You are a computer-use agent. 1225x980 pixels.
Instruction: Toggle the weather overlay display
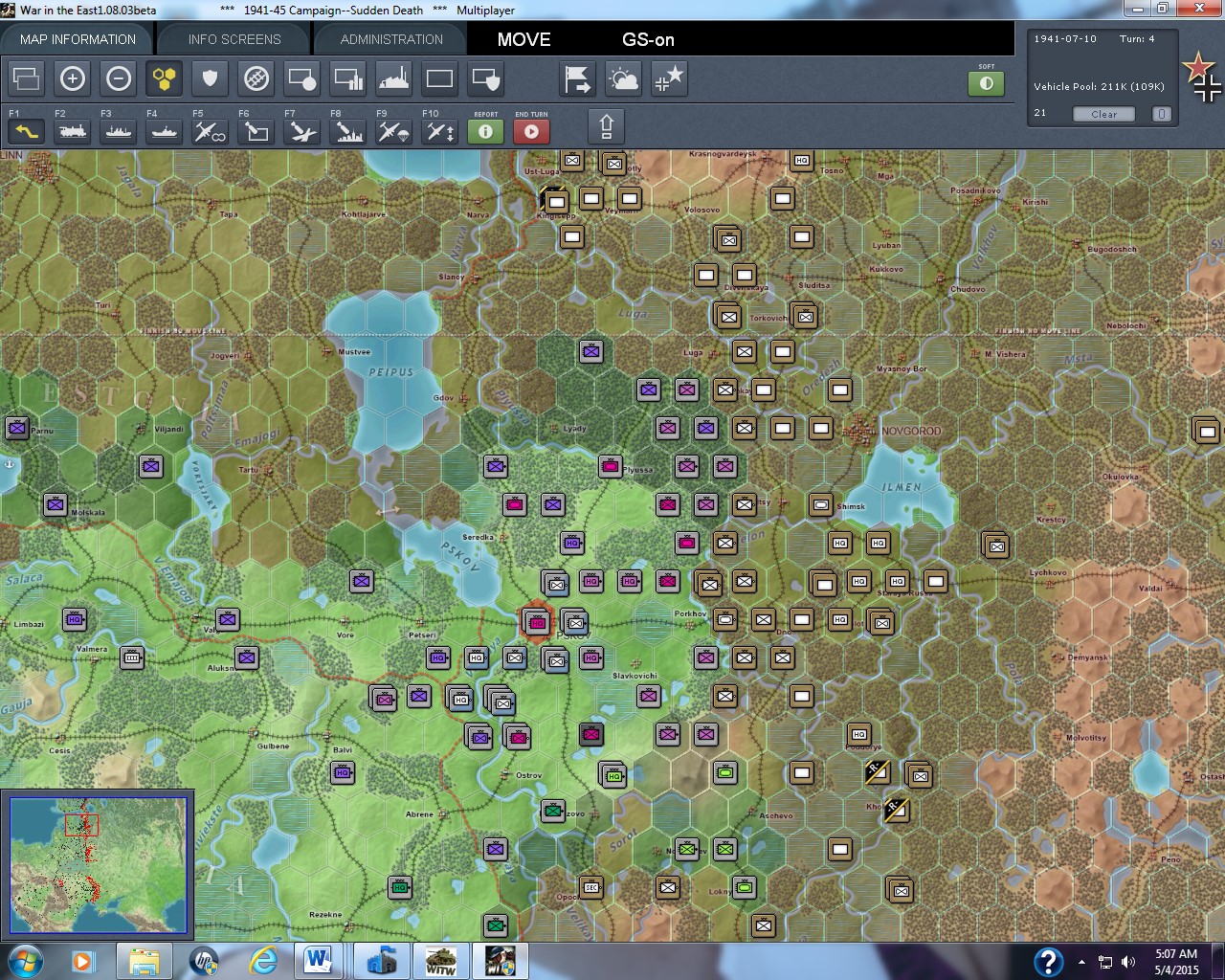(623, 79)
